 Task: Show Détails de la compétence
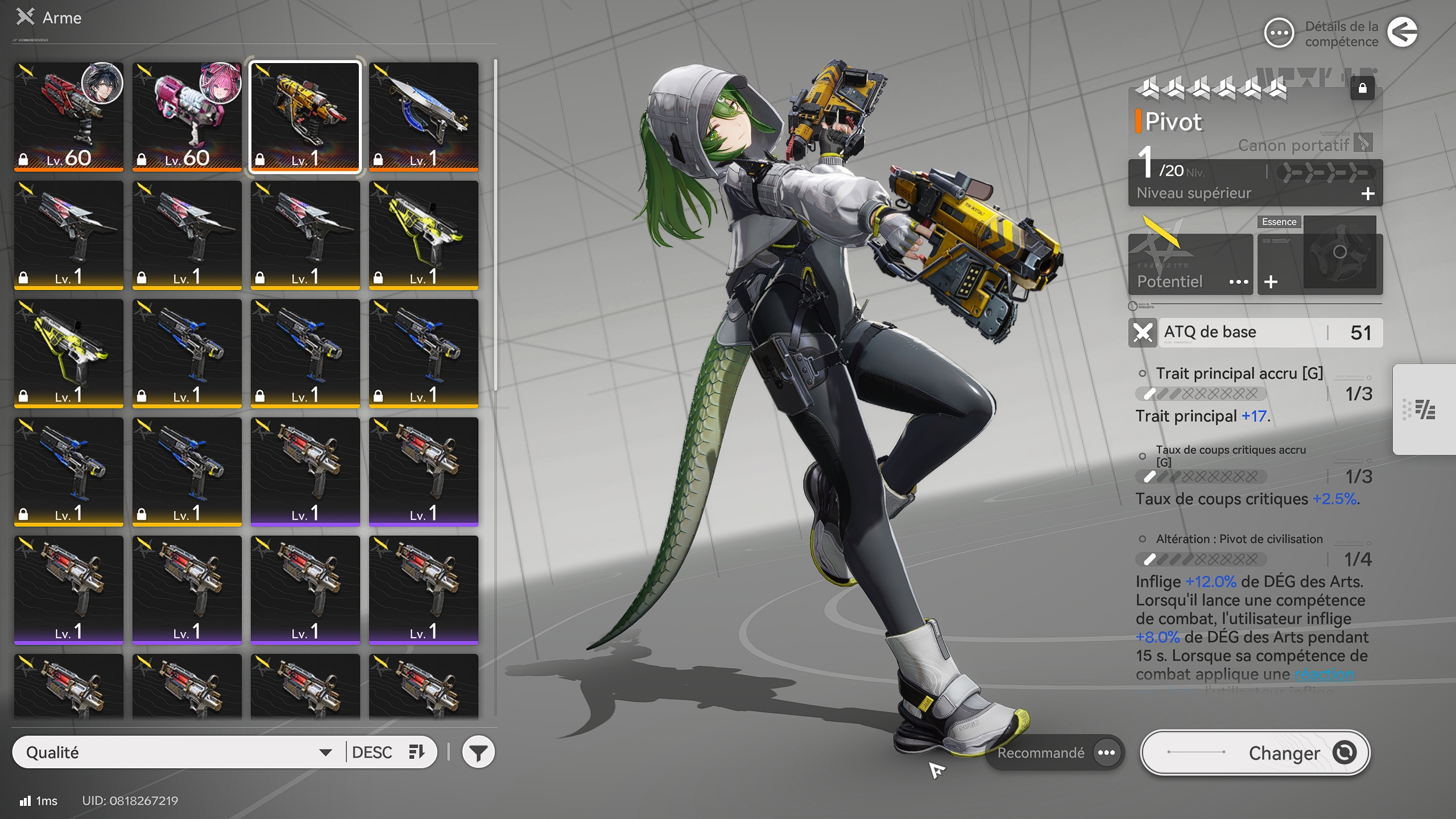point(1280,34)
